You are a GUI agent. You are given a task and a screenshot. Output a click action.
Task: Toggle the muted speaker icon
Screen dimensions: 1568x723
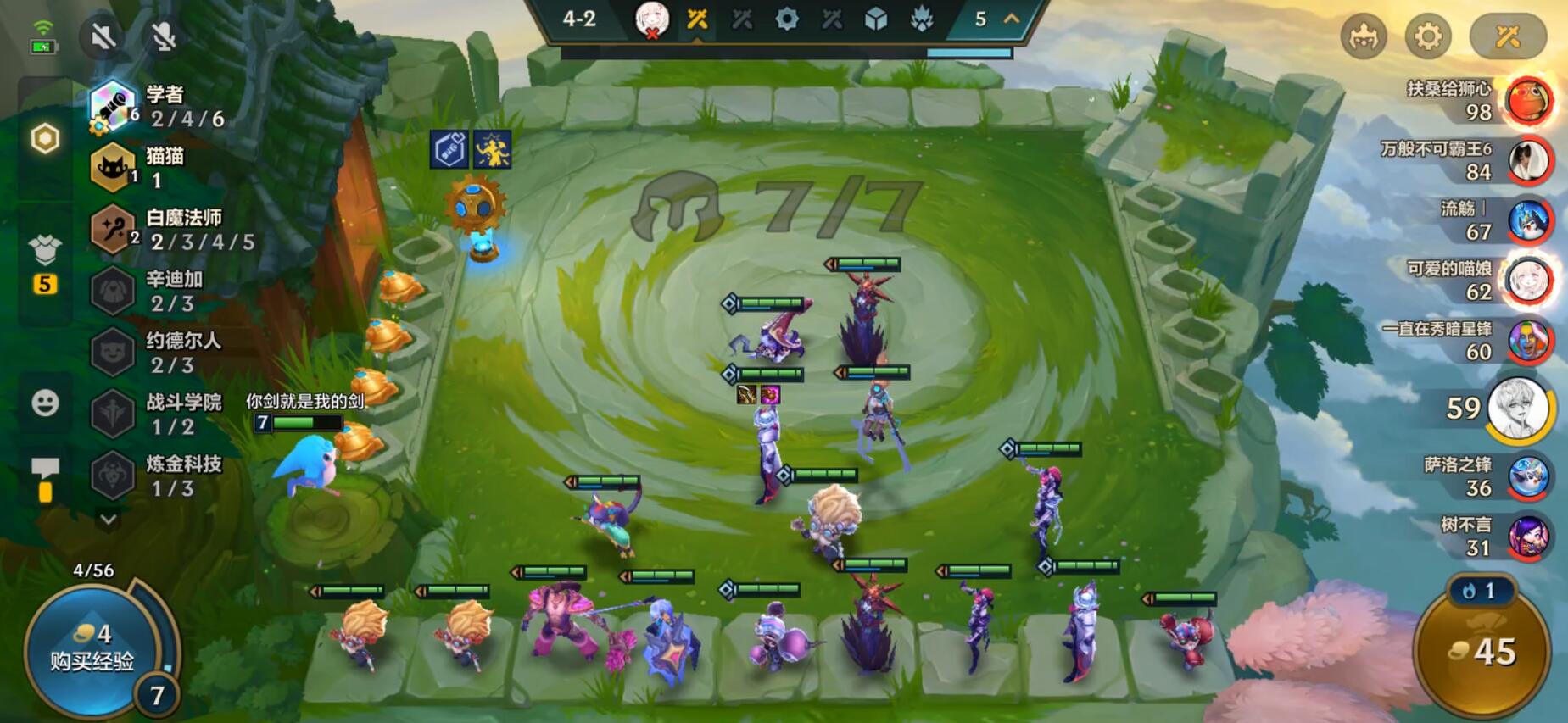pos(103,36)
